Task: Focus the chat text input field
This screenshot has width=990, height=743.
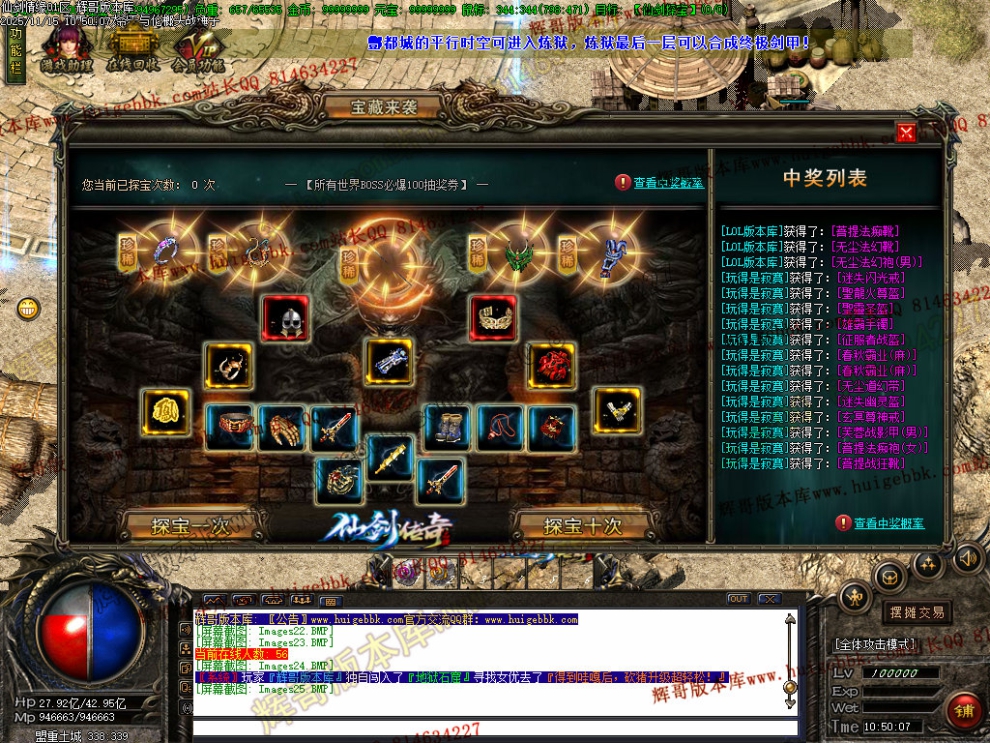Action: pyautogui.click(x=490, y=726)
